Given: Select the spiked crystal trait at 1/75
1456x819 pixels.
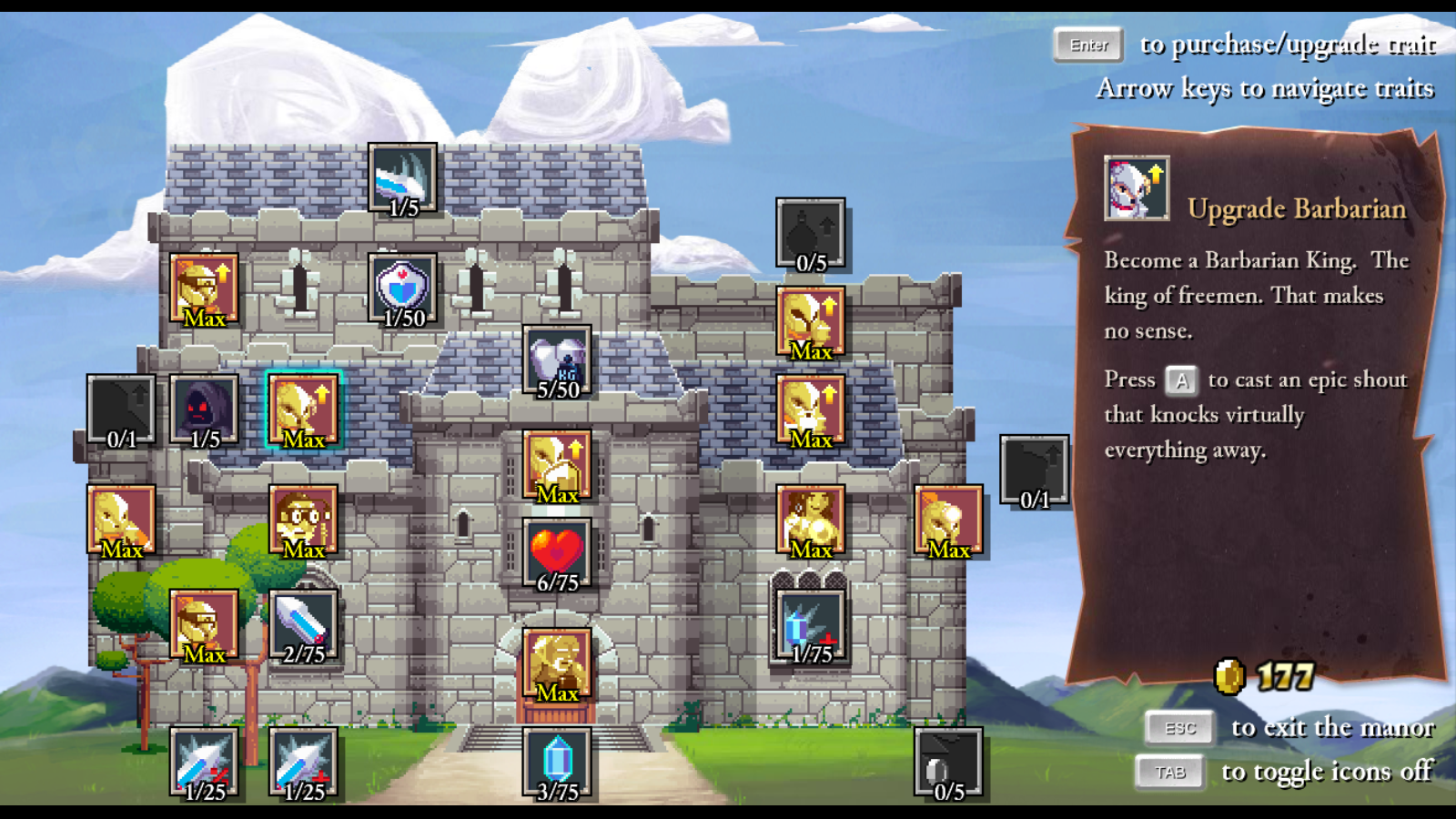Looking at the screenshot, I should point(810,625).
